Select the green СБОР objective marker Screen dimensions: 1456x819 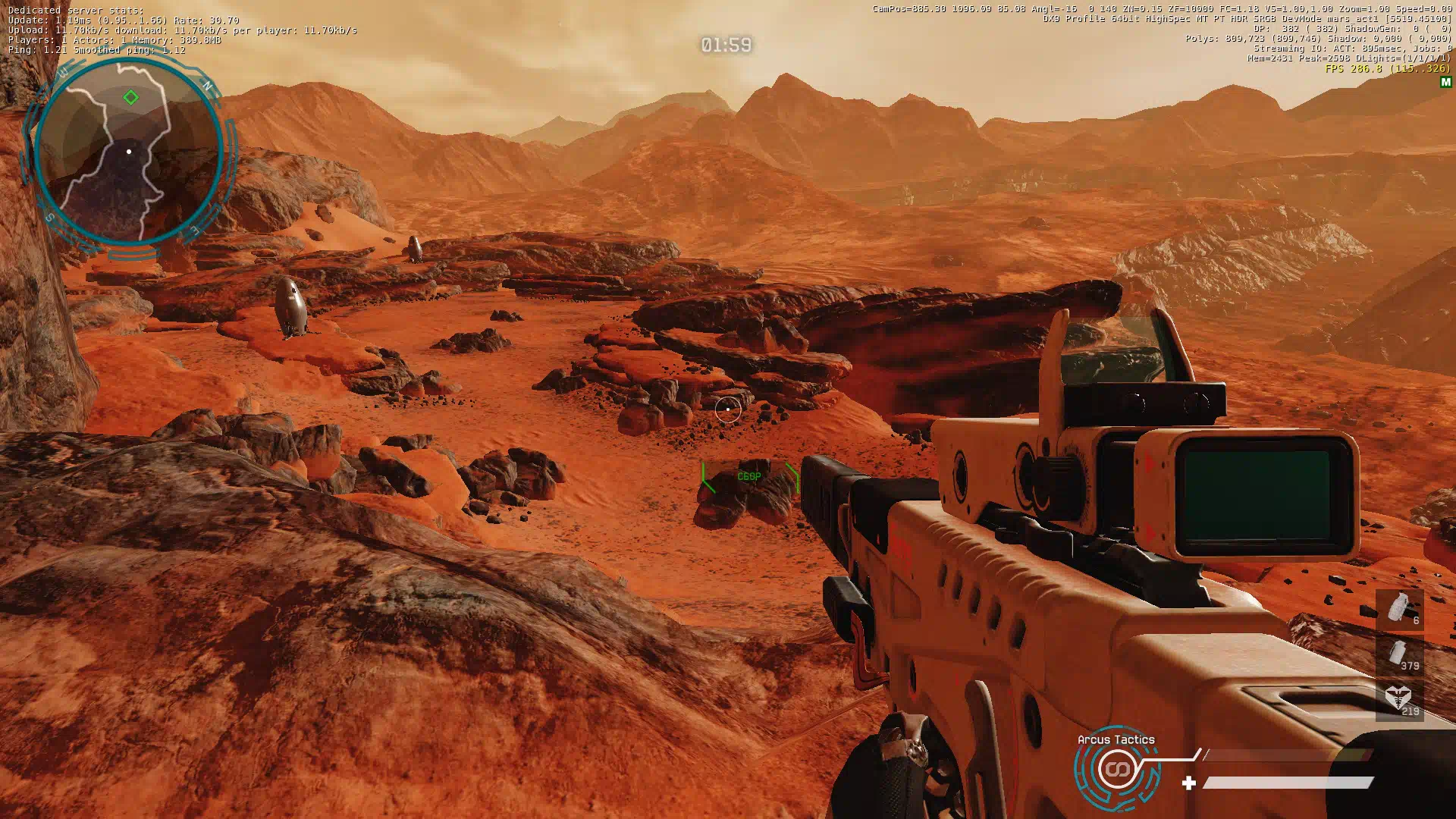coord(749,477)
